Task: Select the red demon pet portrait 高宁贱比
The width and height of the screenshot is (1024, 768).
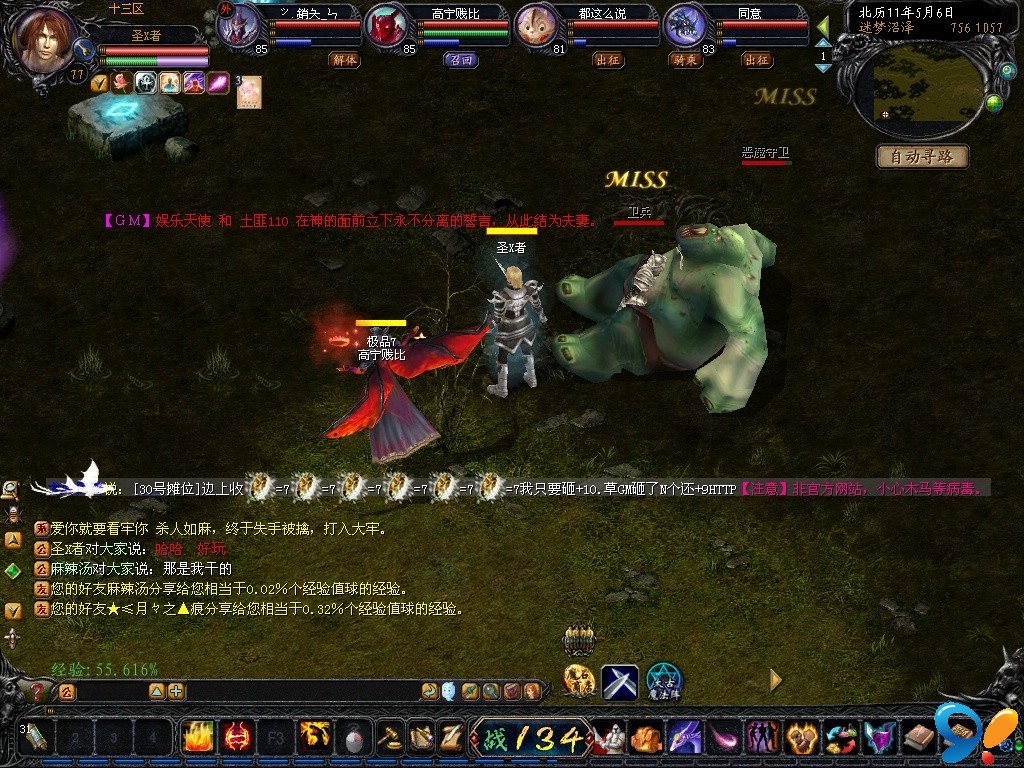Action: point(388,27)
